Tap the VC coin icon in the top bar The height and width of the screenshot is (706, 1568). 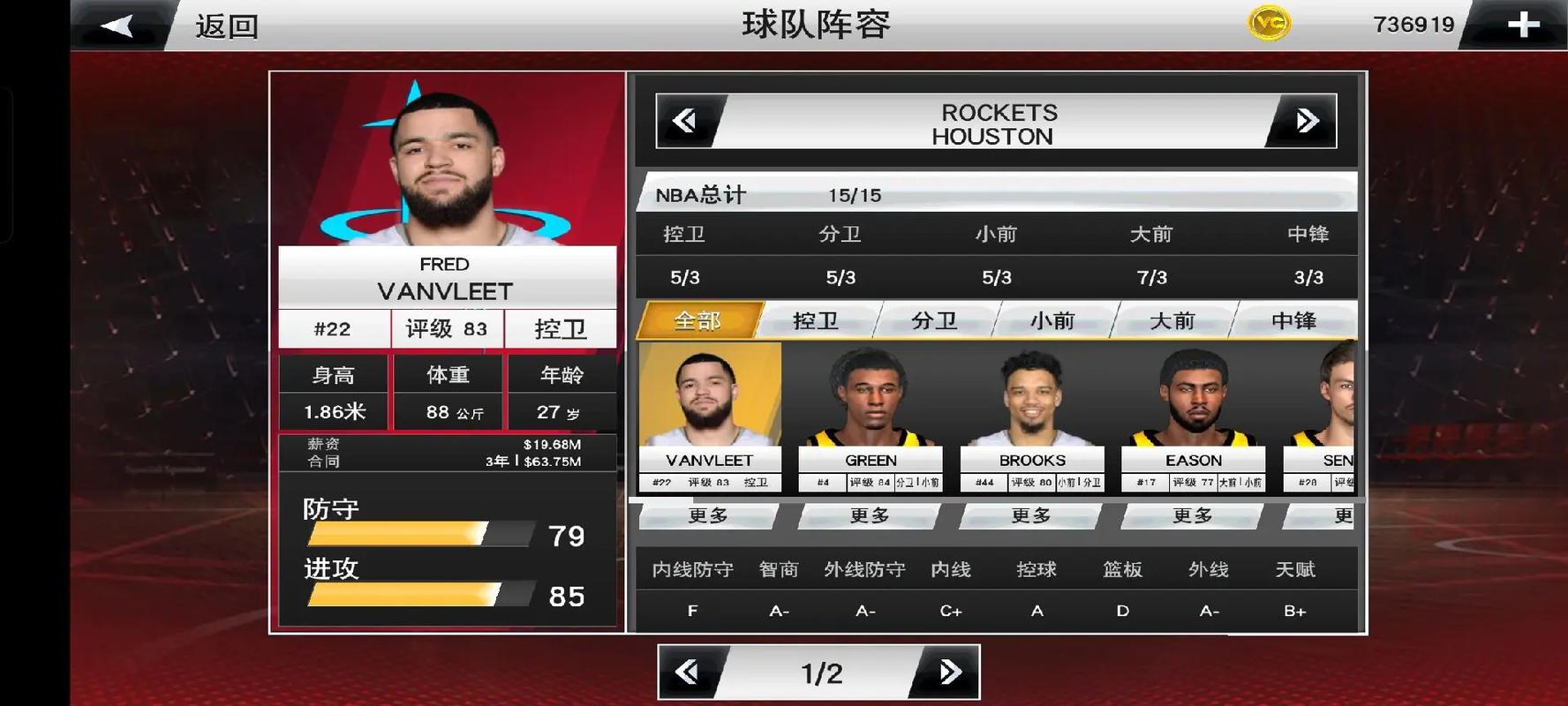[x=1270, y=23]
